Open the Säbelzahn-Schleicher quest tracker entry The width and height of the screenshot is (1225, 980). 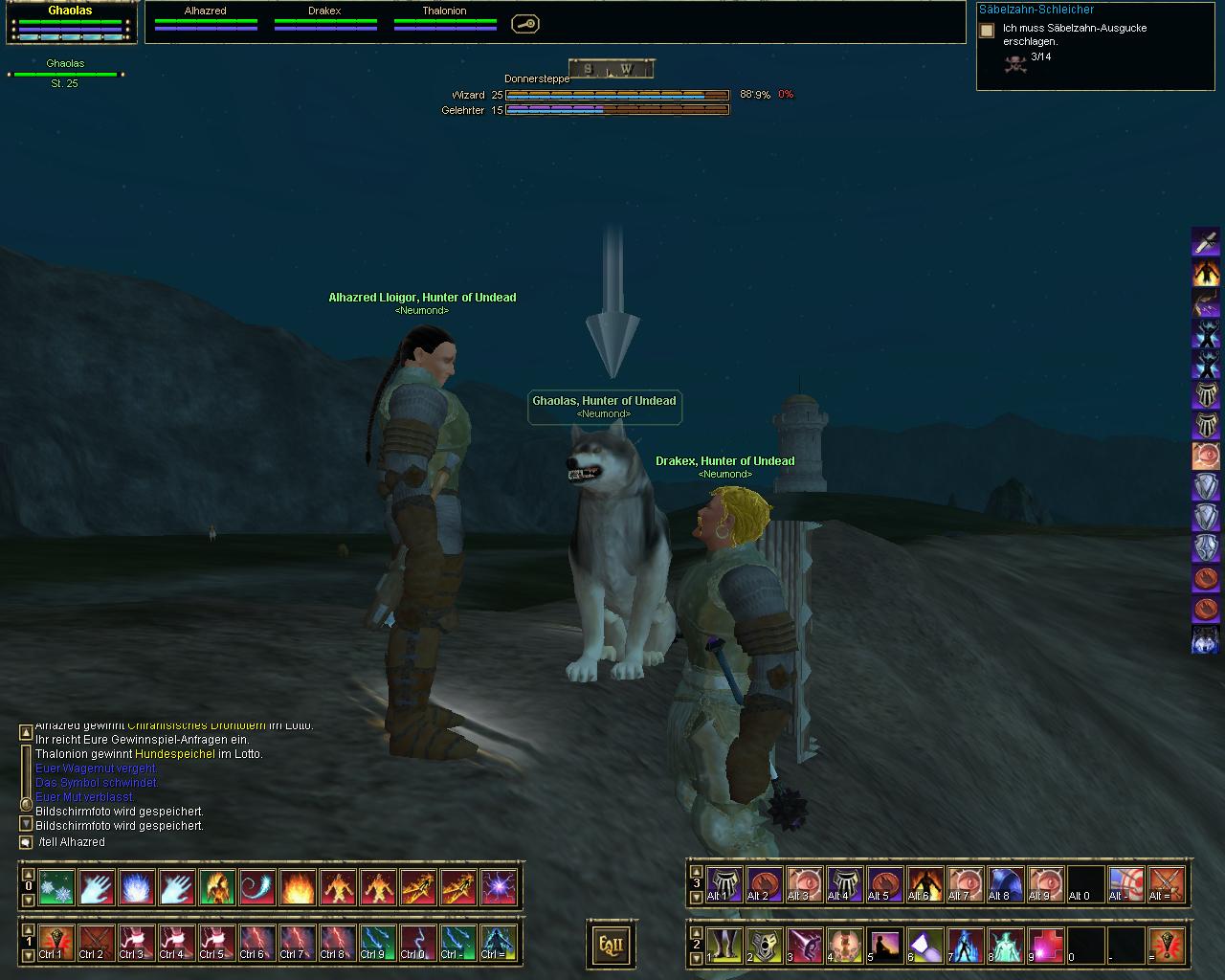pos(1036,10)
